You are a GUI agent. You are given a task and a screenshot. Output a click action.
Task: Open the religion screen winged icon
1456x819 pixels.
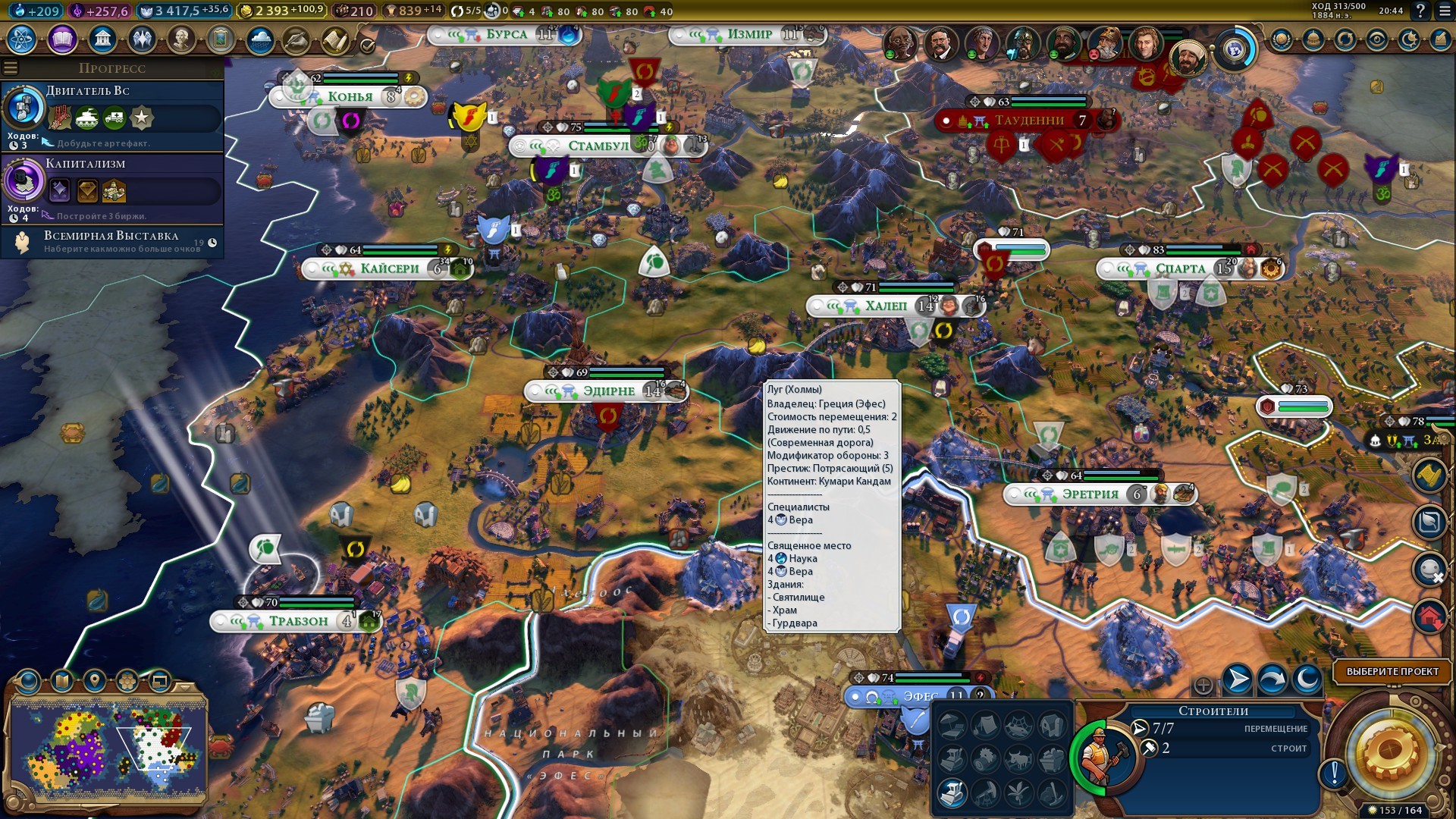[142, 39]
